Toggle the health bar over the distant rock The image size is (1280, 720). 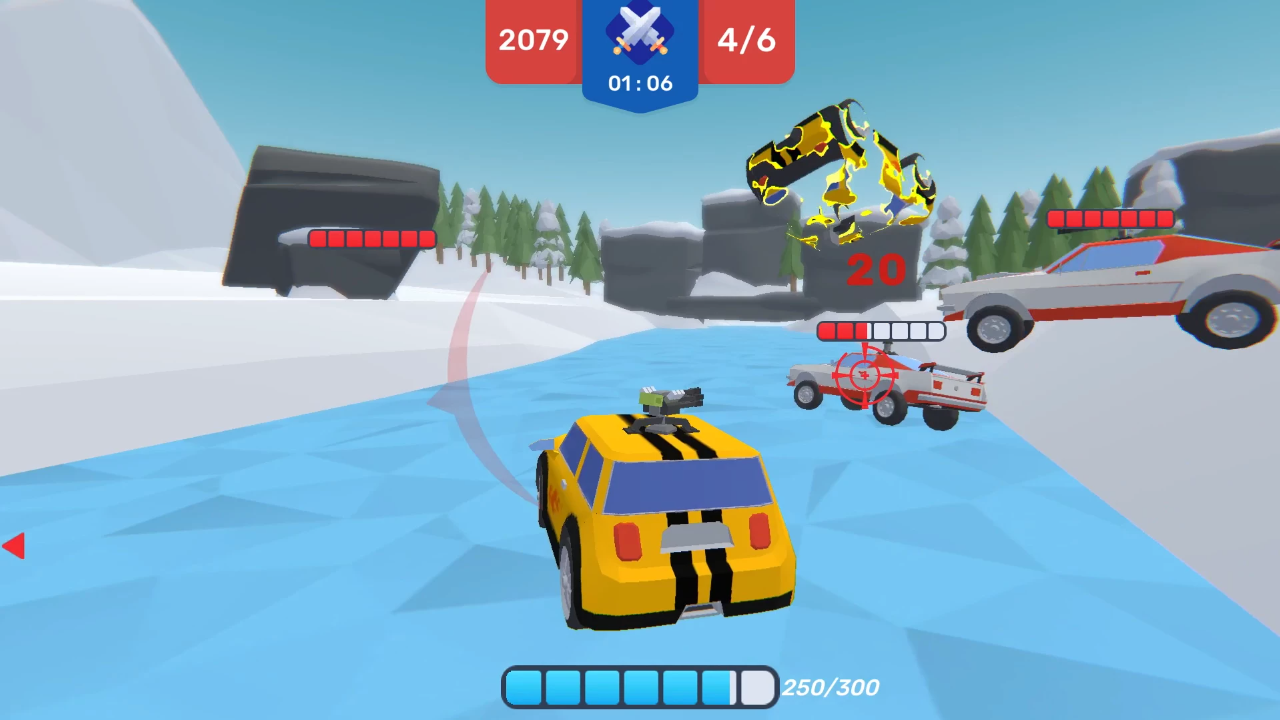click(370, 239)
